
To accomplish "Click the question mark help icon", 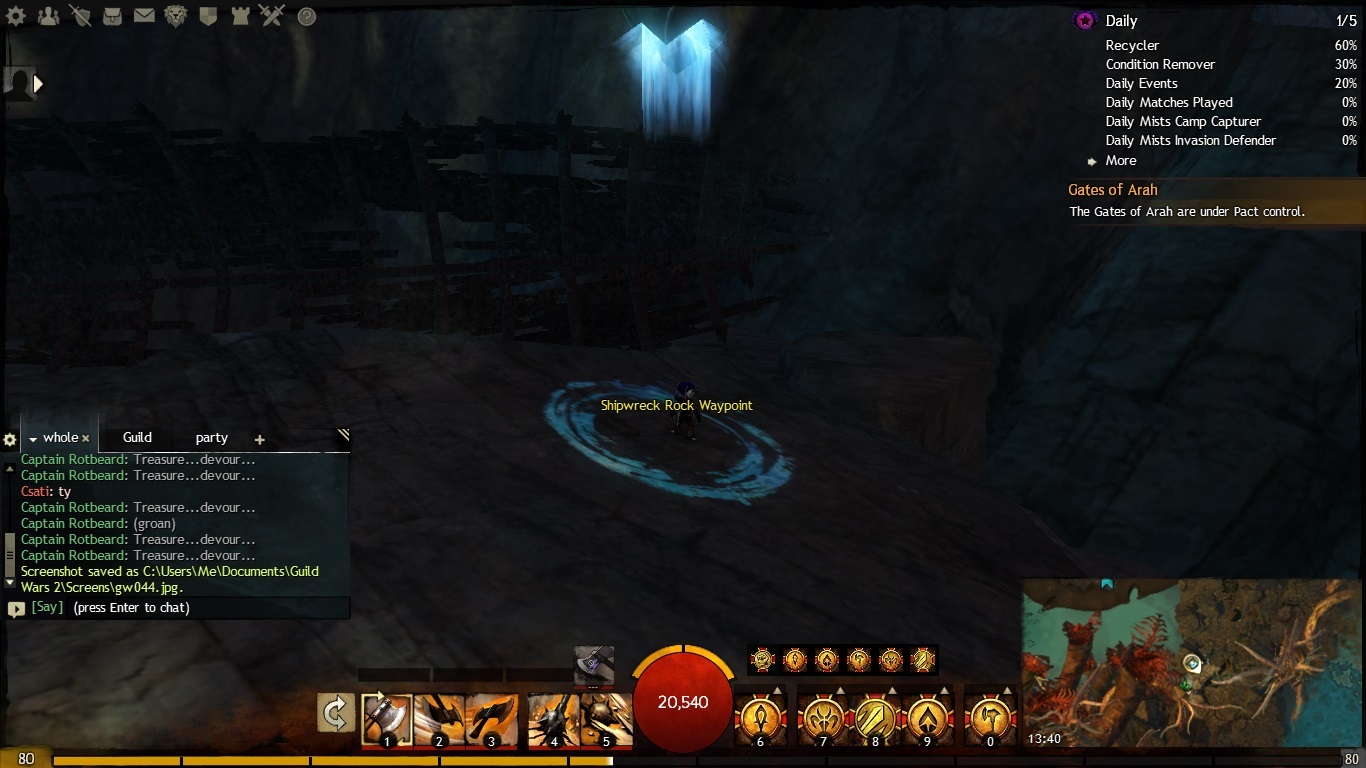I will point(307,16).
